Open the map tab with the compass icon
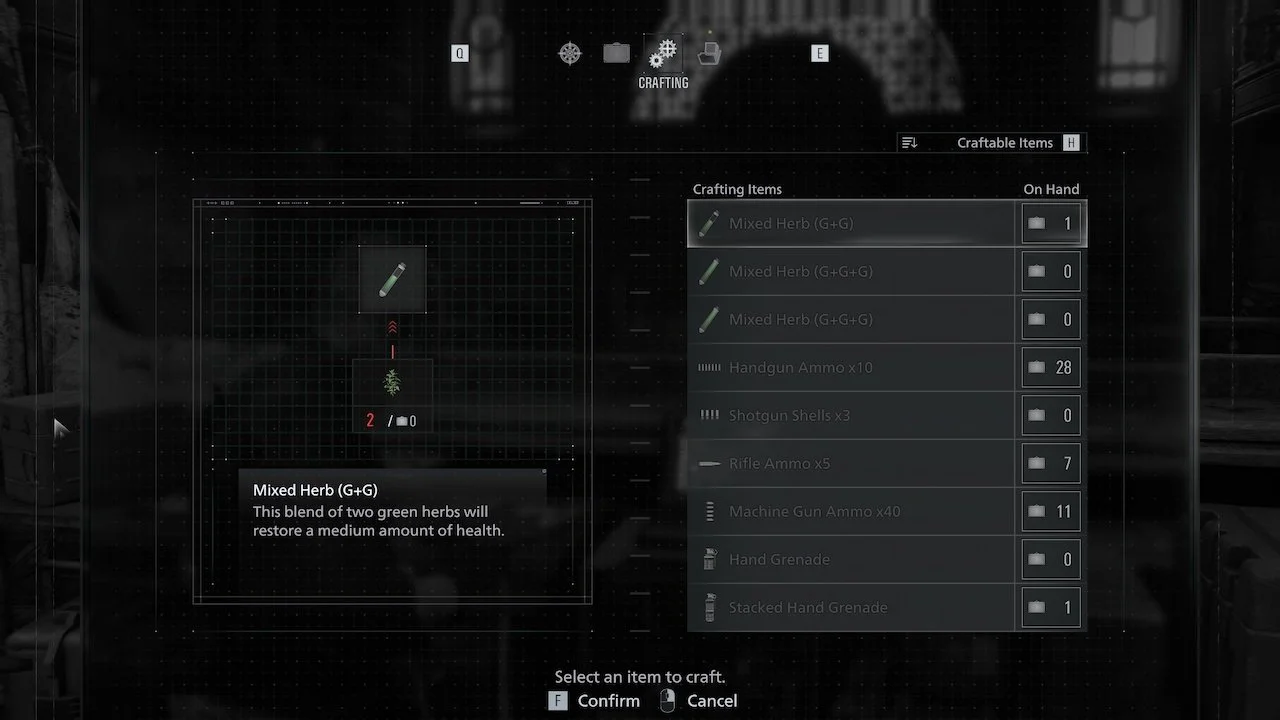Screen dimensions: 1280x720 tap(570, 53)
